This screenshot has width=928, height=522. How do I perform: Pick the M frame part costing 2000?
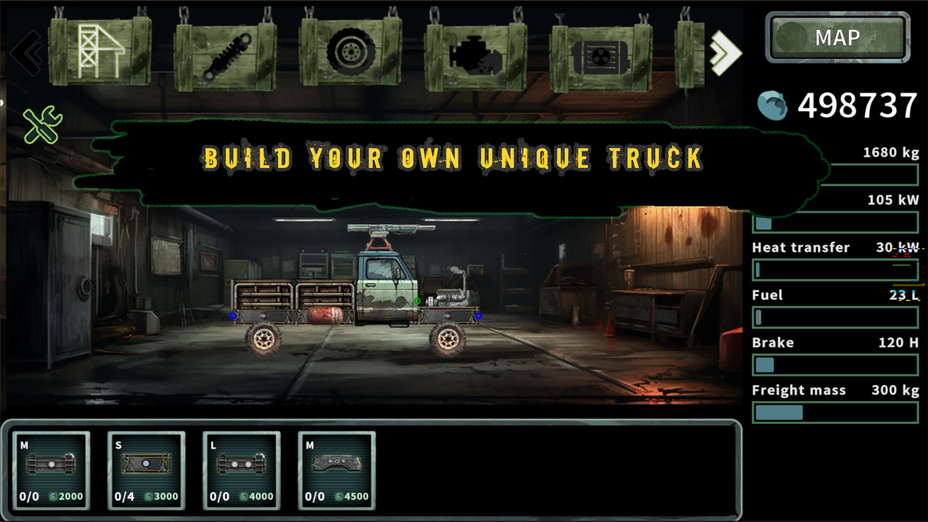pyautogui.click(x=51, y=469)
